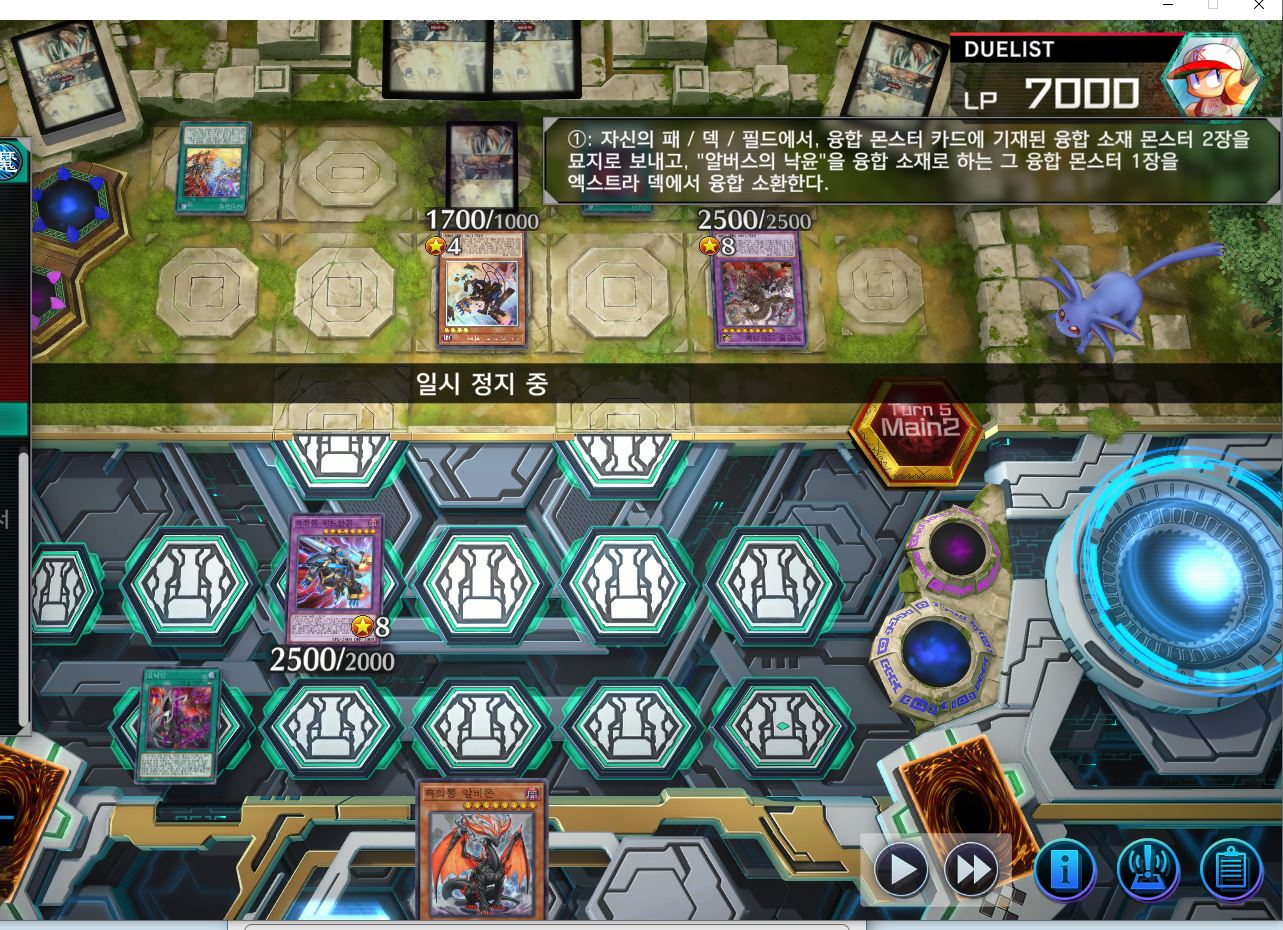Fast-forward the duel replay
The width and height of the screenshot is (1283, 930).
pos(971,871)
